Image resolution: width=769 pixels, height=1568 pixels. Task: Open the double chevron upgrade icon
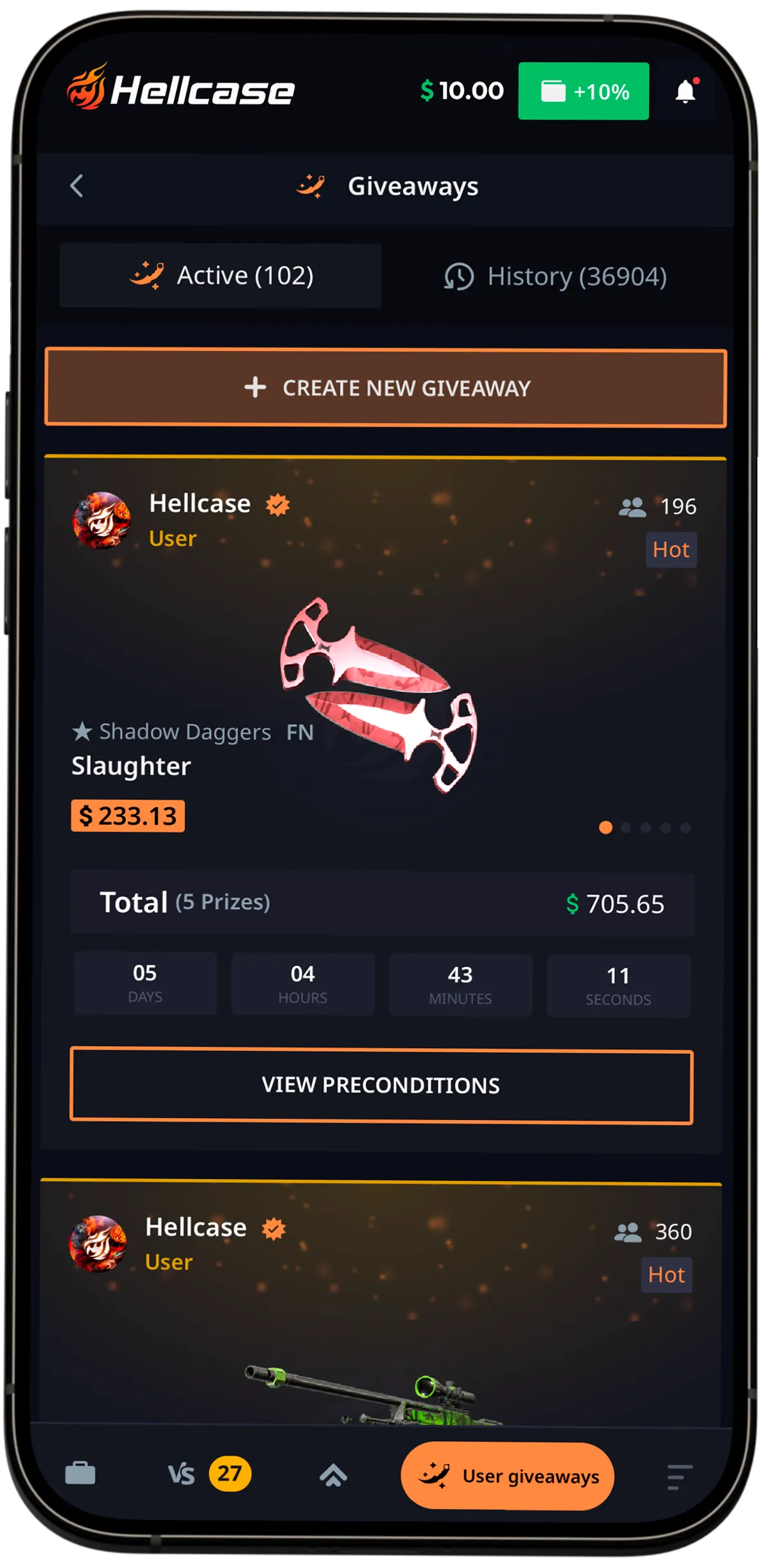333,1476
